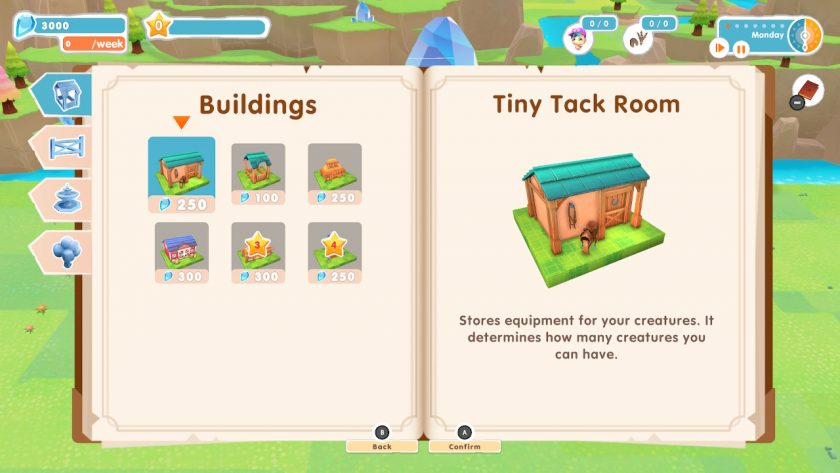Go back from the build book
840x473 pixels.
pos(381,445)
